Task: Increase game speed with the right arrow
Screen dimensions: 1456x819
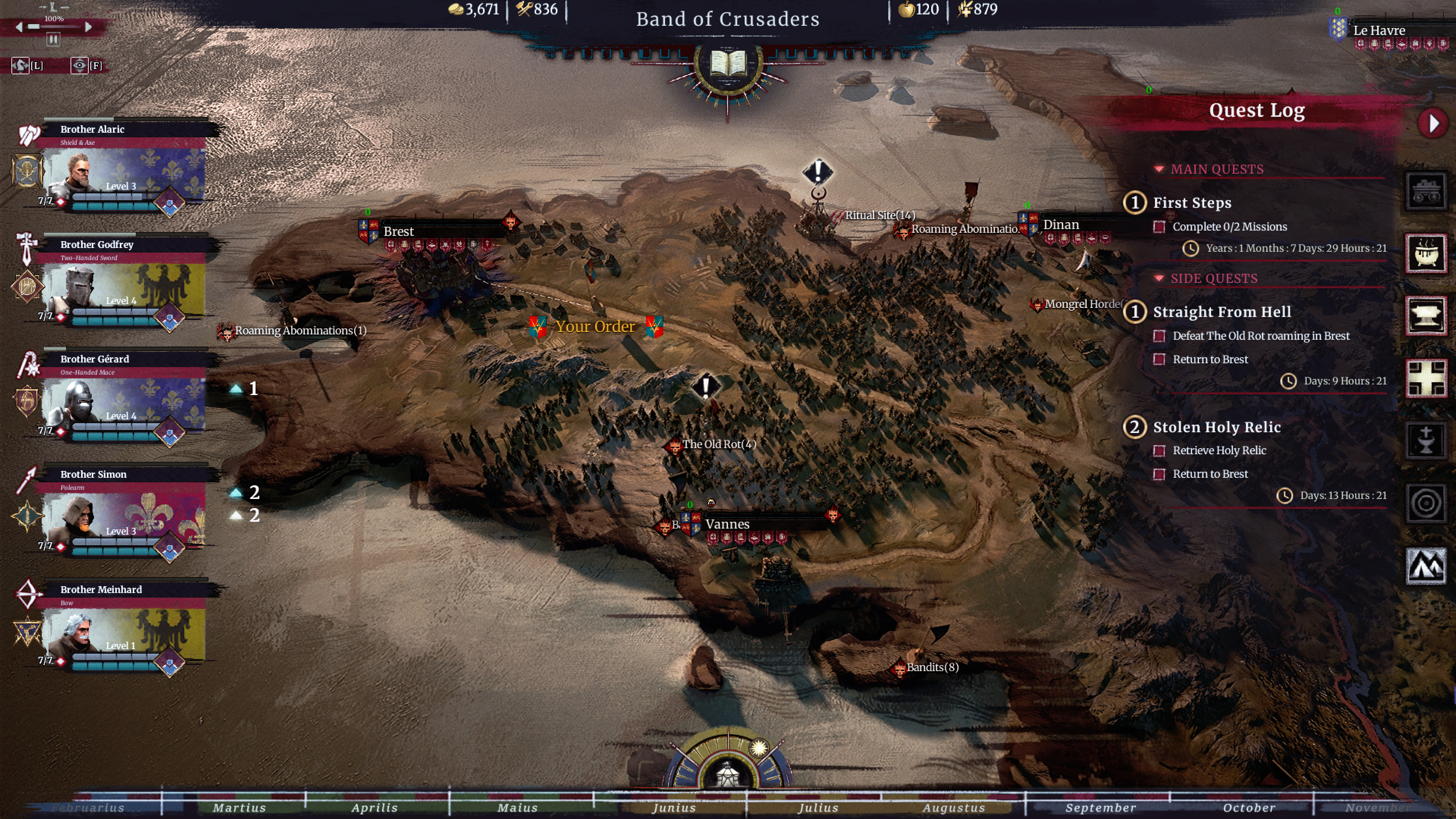Action: (88, 27)
